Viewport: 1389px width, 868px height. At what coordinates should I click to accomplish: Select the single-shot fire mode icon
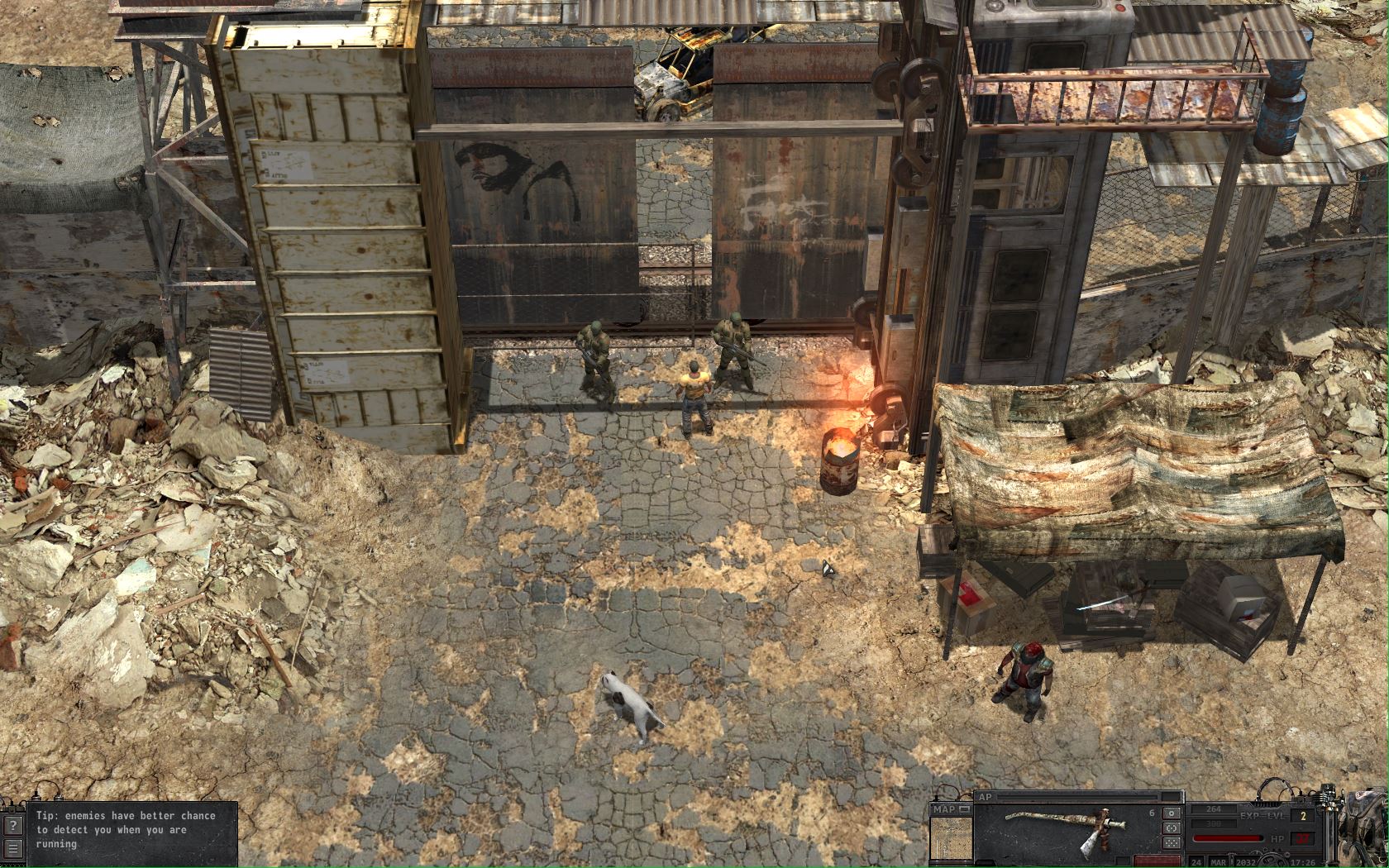(1170, 813)
